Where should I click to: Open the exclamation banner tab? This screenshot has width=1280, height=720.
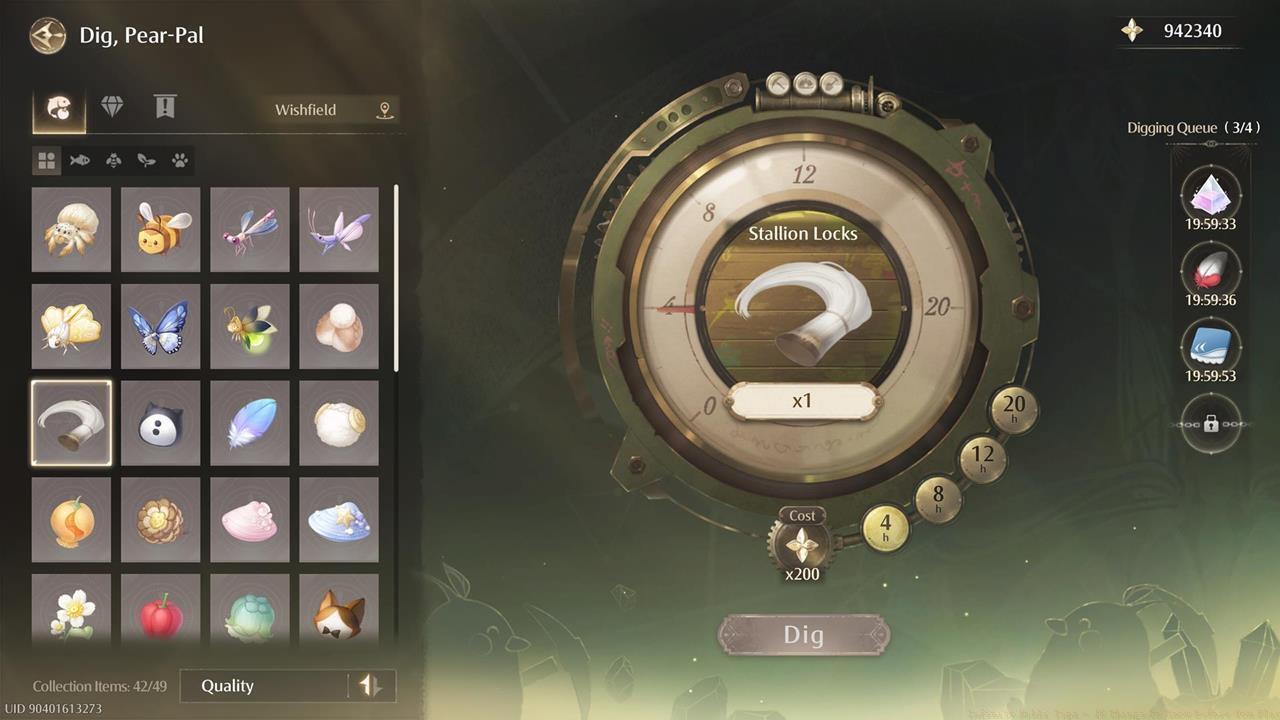[163, 105]
